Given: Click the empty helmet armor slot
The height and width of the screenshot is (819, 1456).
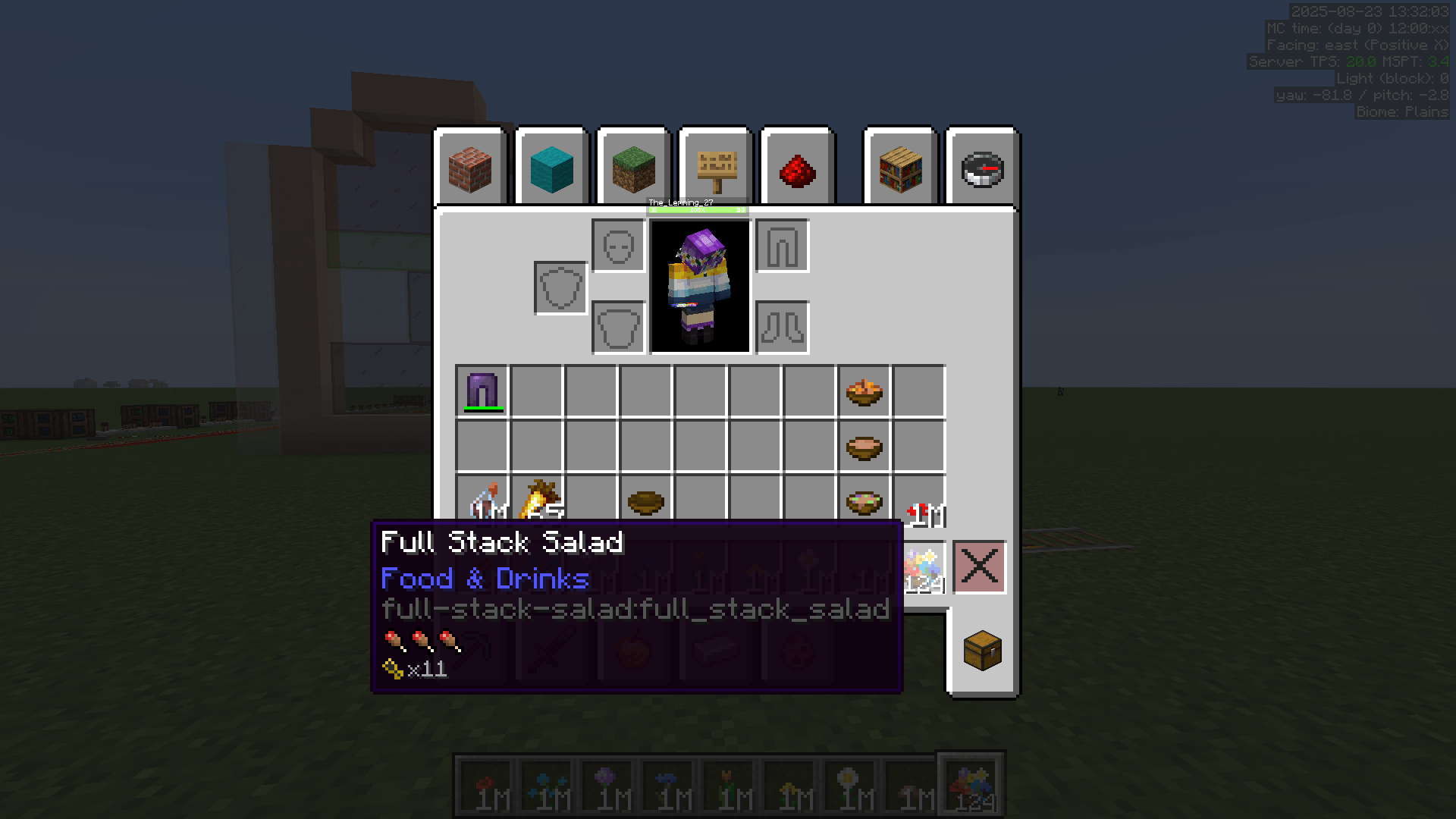Looking at the screenshot, I should click(620, 246).
